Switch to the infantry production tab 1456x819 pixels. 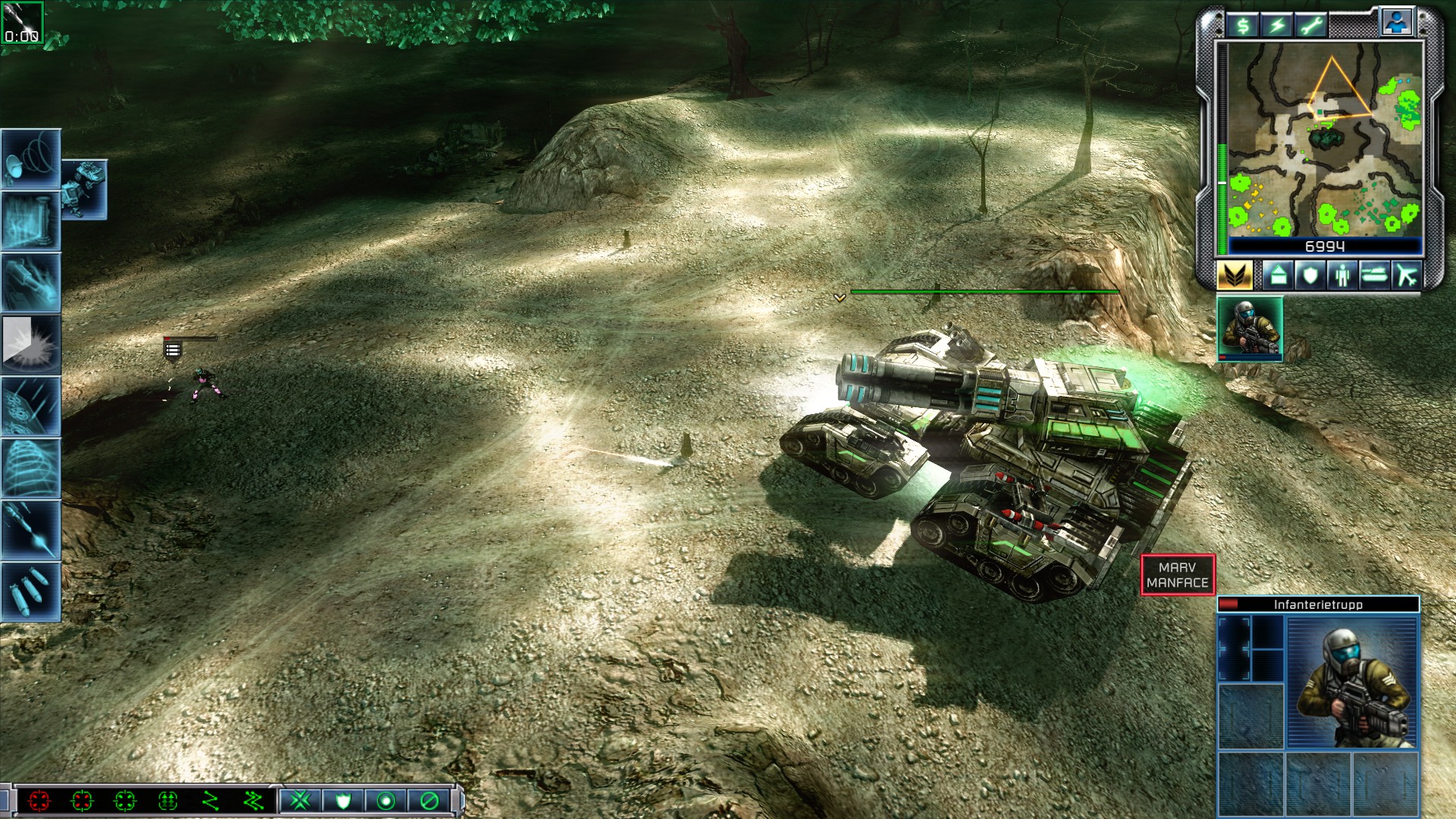click(x=1342, y=277)
